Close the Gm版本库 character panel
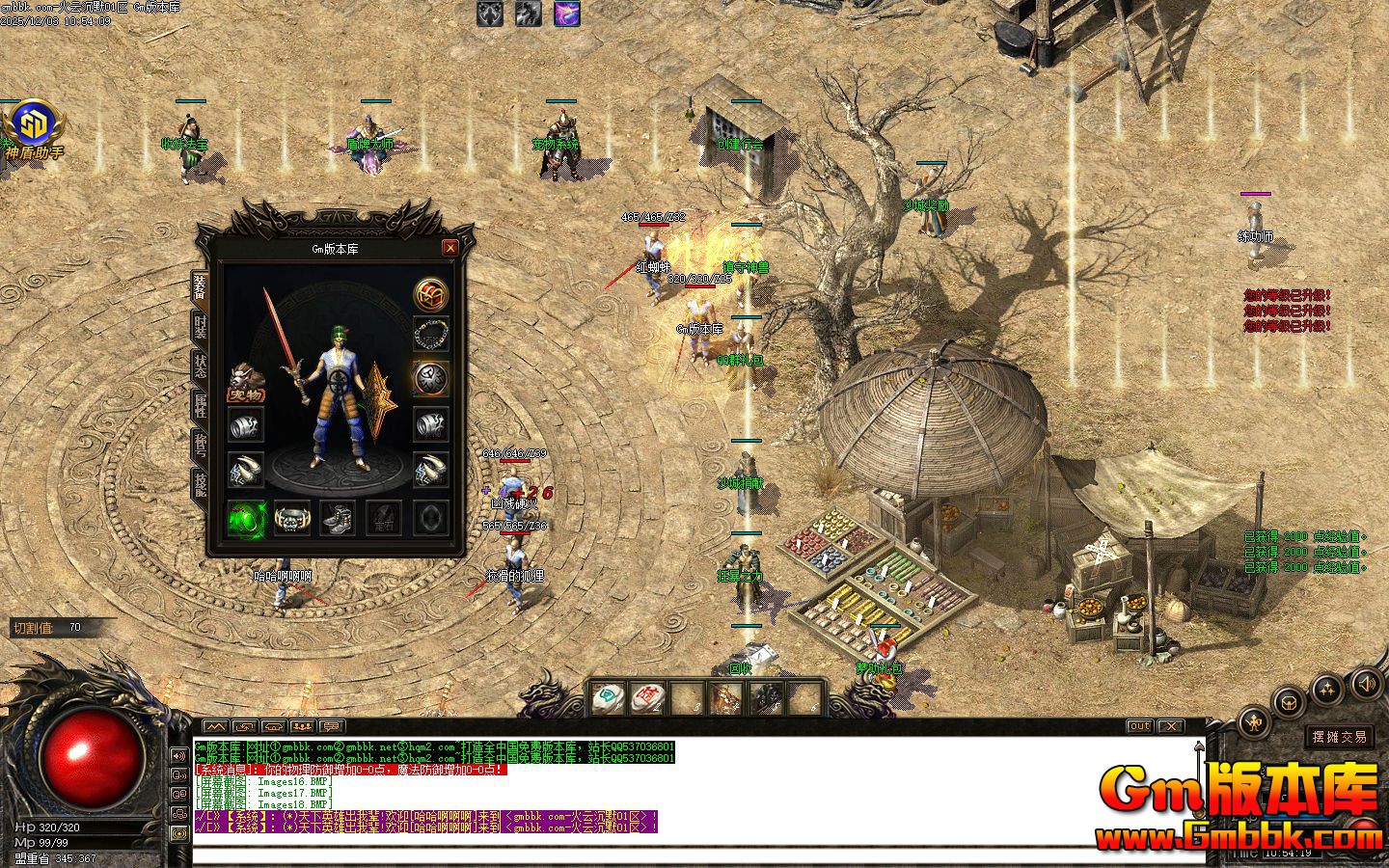 click(x=449, y=248)
